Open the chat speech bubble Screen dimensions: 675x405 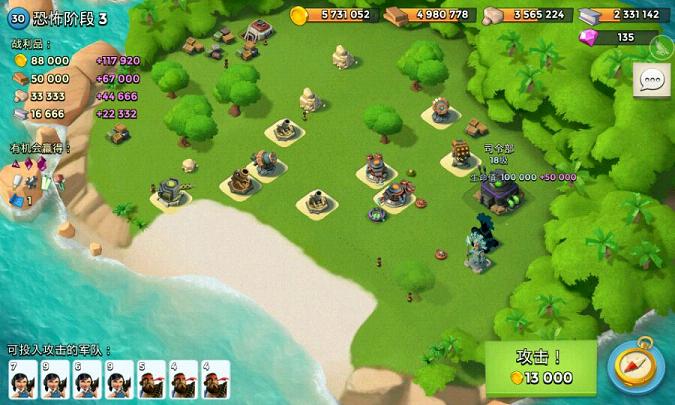pyautogui.click(x=652, y=78)
